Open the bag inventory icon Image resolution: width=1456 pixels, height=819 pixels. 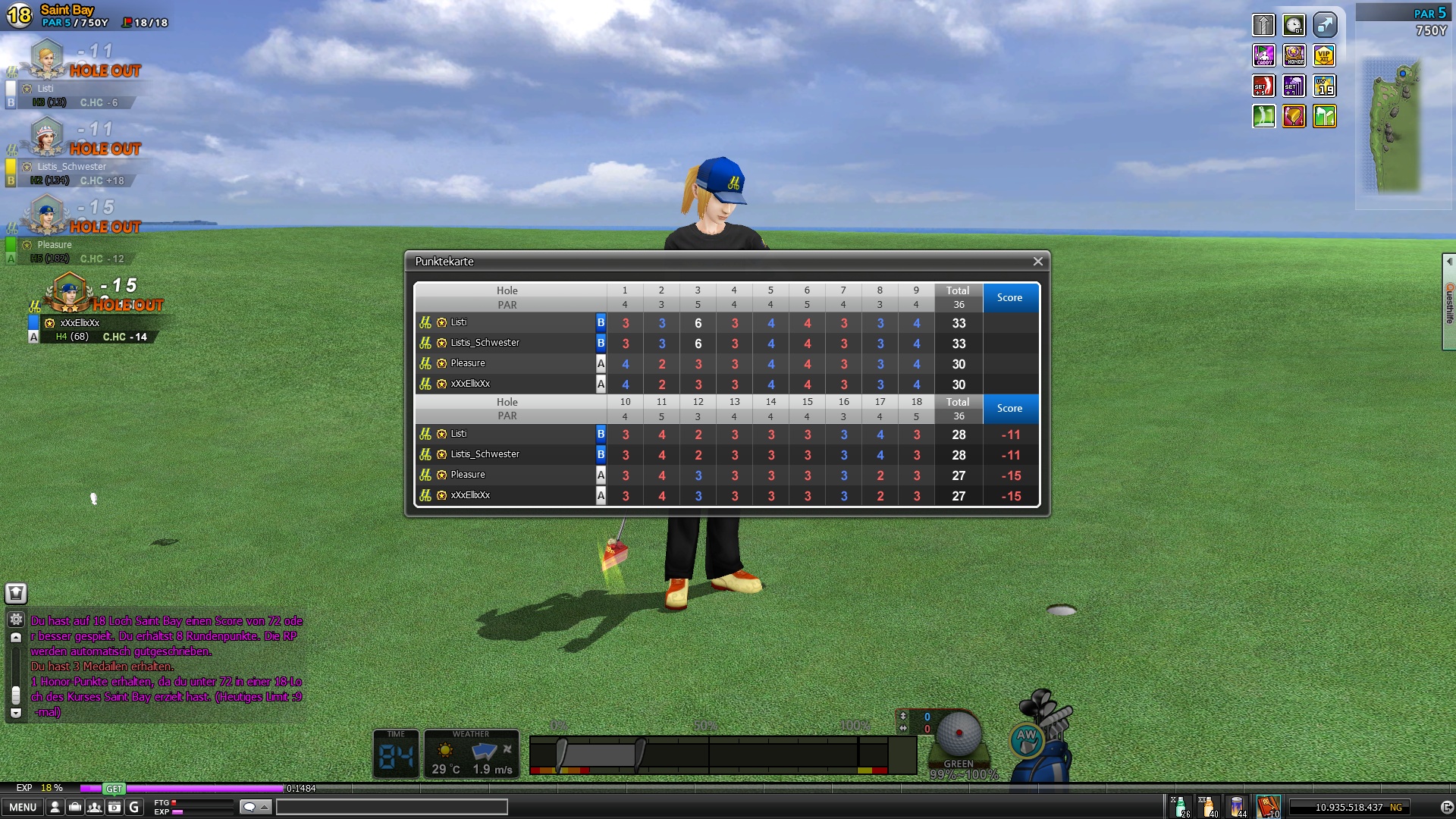75,807
